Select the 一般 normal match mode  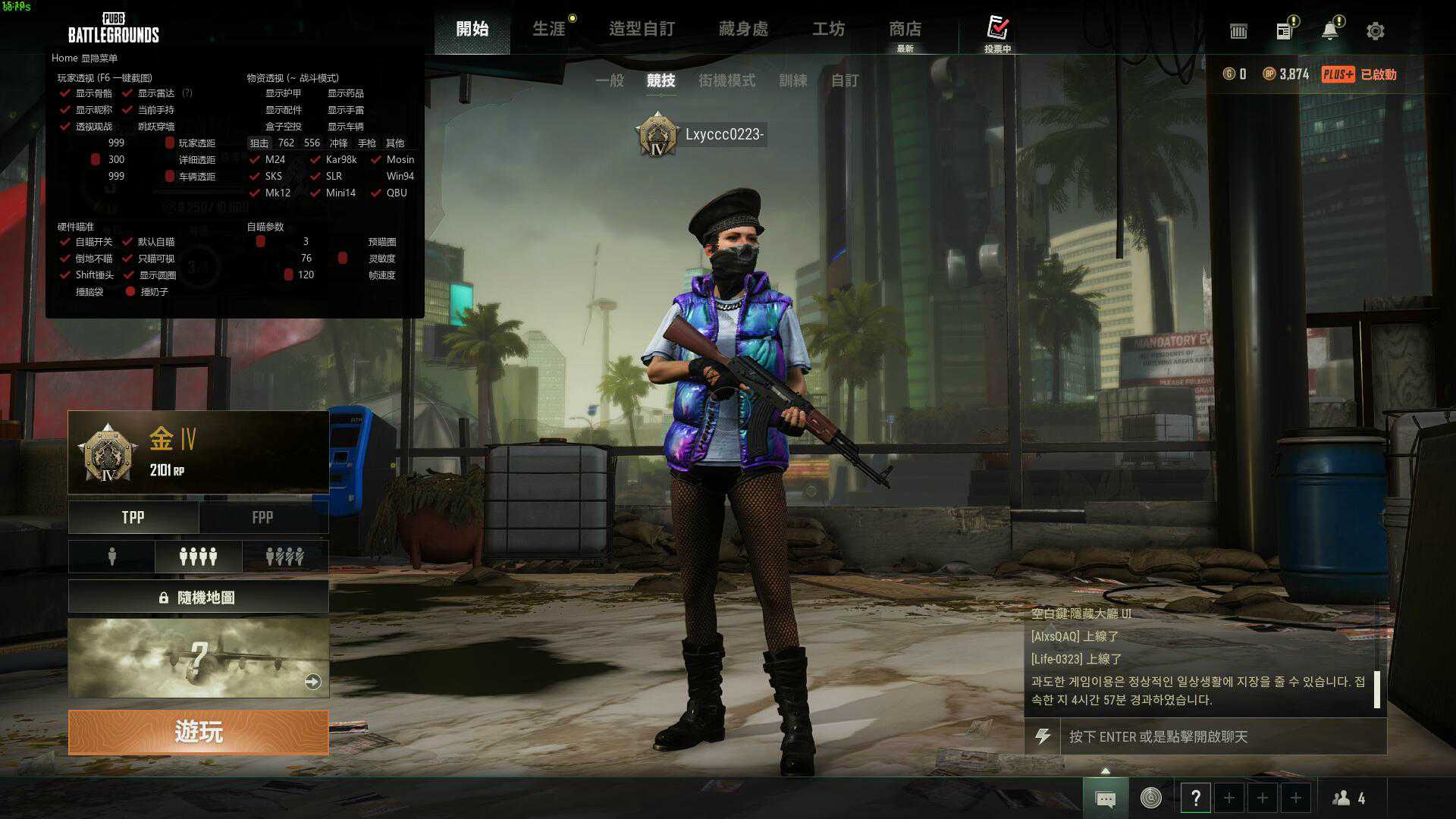pyautogui.click(x=609, y=80)
